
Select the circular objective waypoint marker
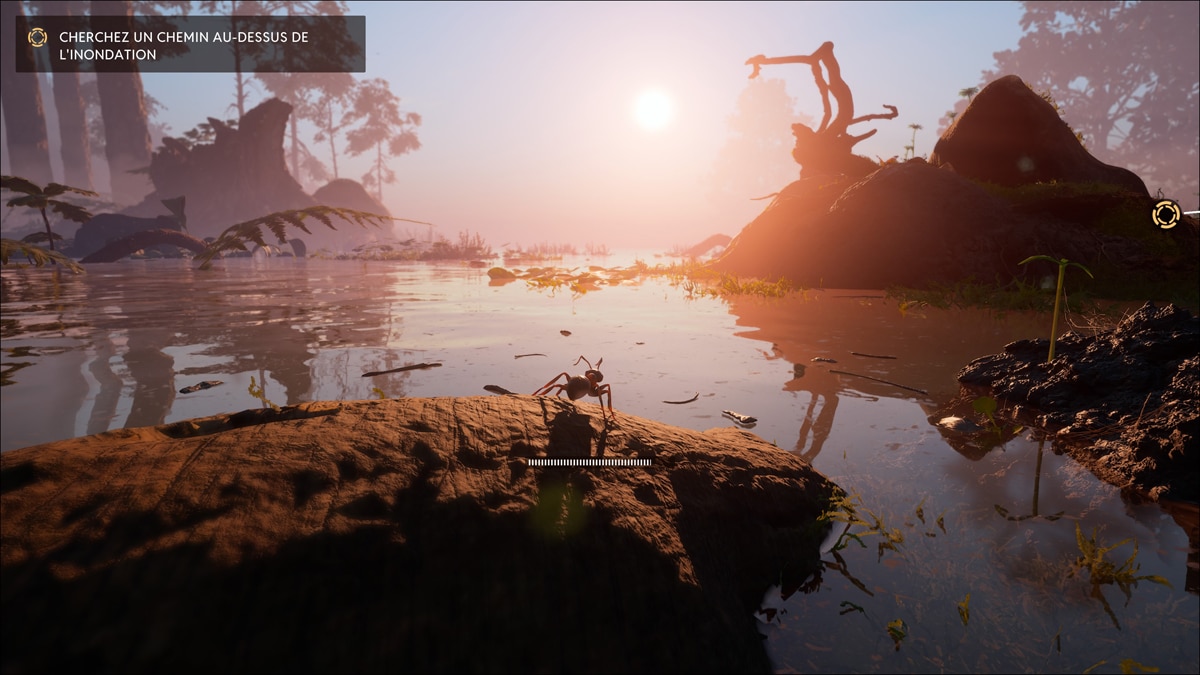tap(1165, 214)
